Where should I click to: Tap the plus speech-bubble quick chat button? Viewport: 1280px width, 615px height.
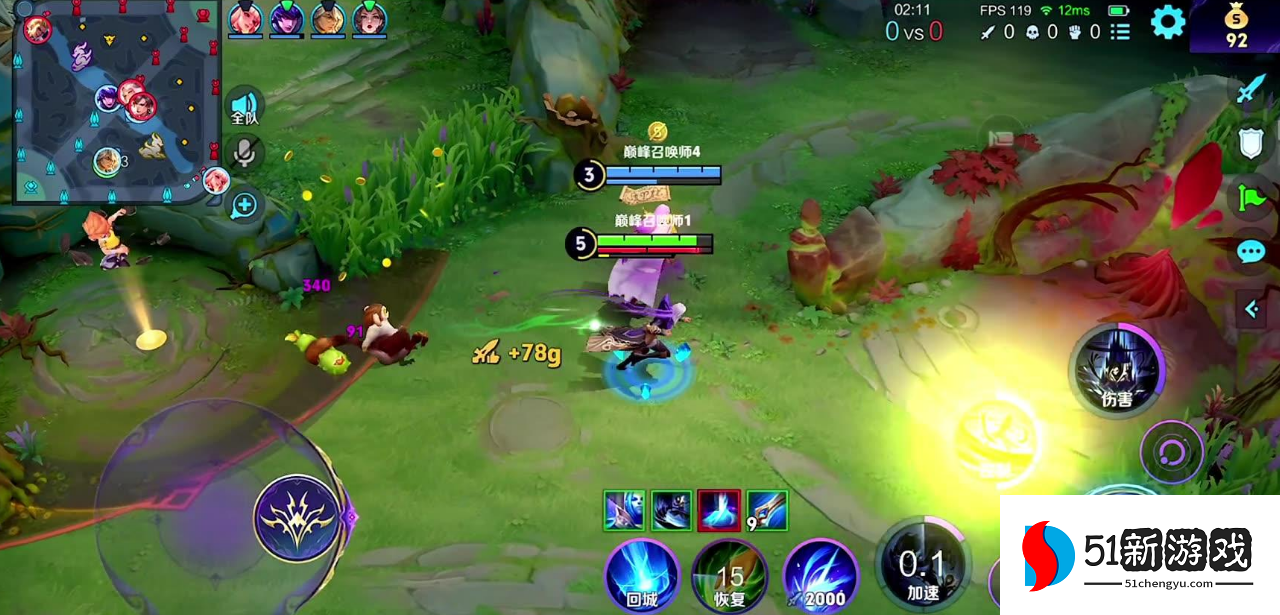click(x=244, y=206)
